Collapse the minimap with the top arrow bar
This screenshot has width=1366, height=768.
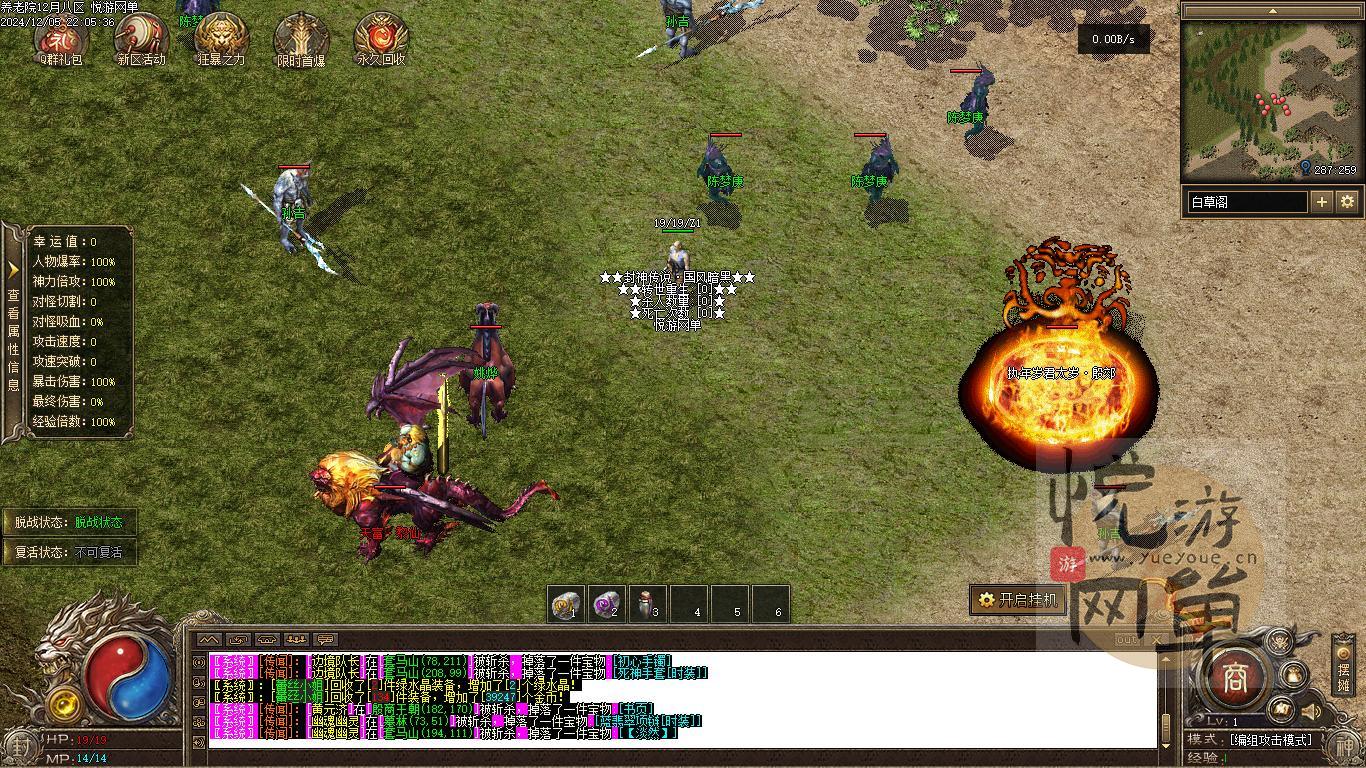[x=1272, y=11]
